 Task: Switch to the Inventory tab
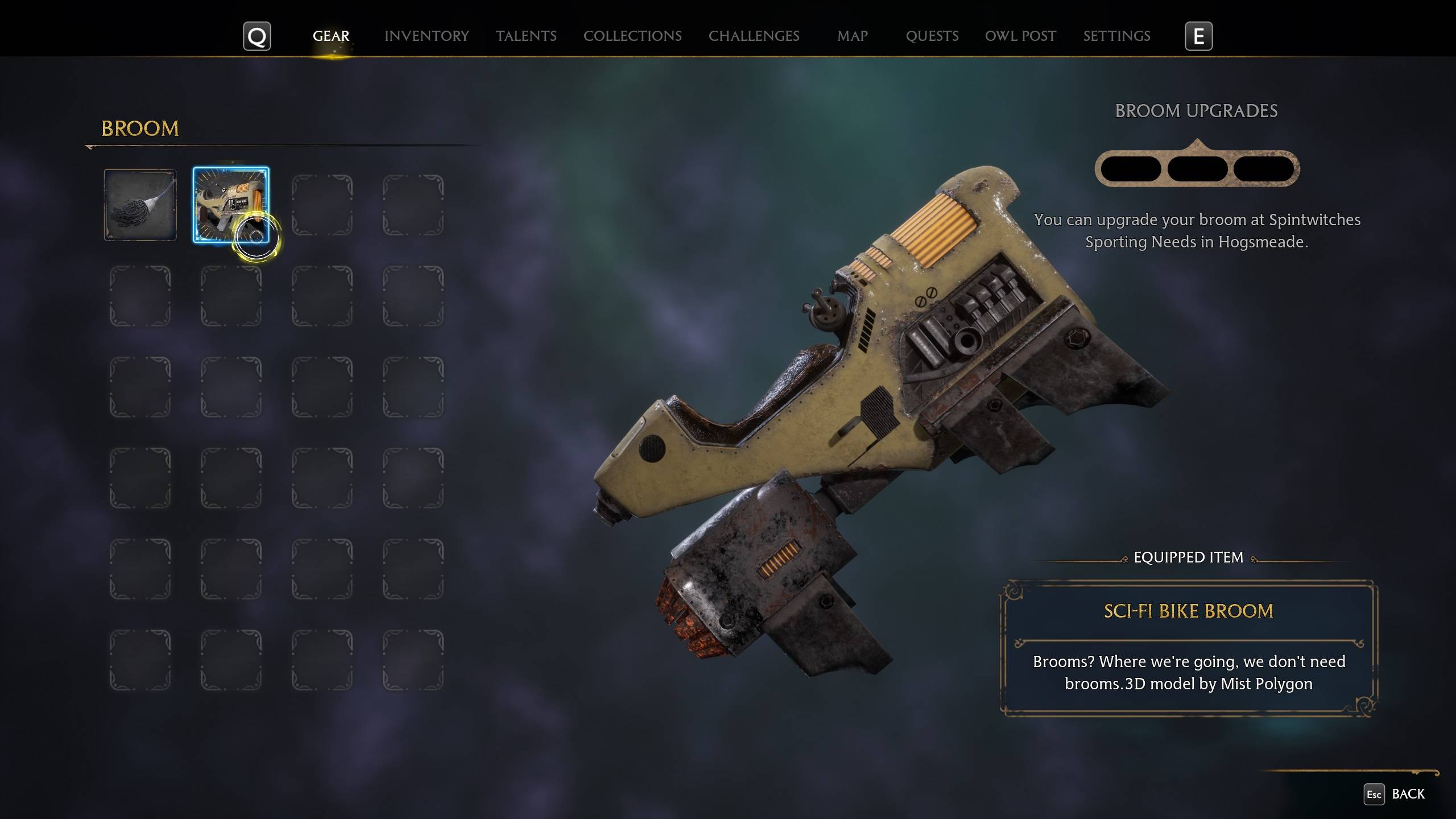[426, 36]
